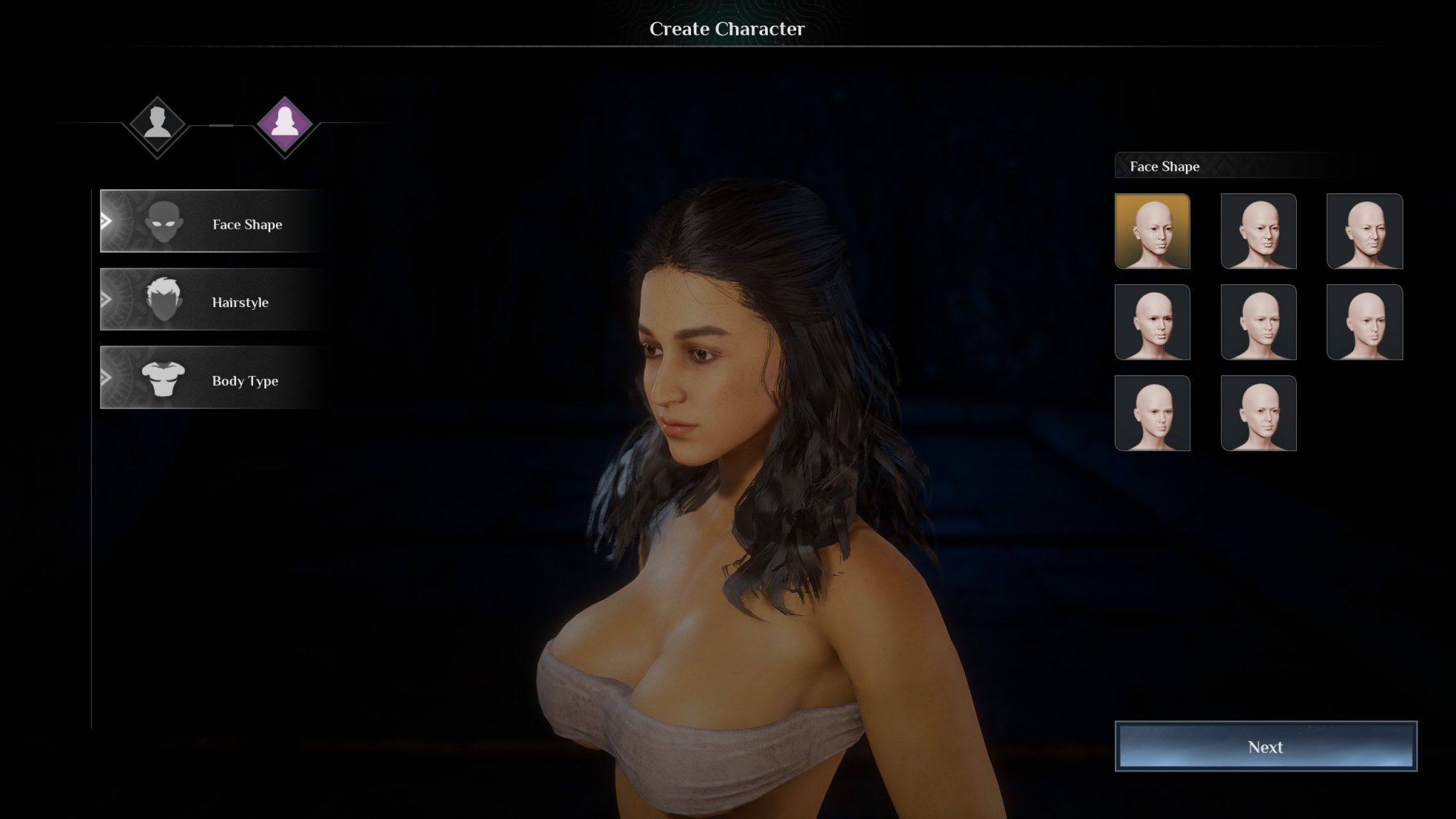Open the Face Shape category

tap(213, 222)
